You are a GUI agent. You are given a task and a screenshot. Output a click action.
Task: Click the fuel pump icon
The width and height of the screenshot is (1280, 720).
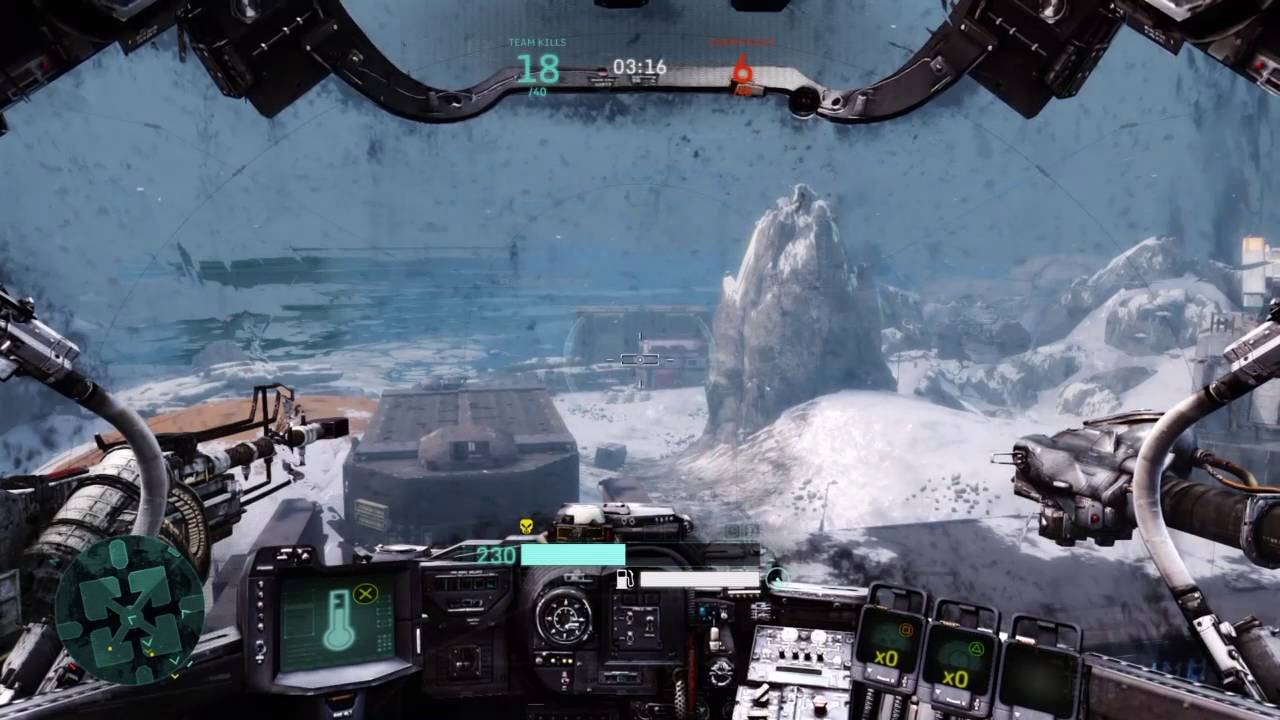pos(625,579)
